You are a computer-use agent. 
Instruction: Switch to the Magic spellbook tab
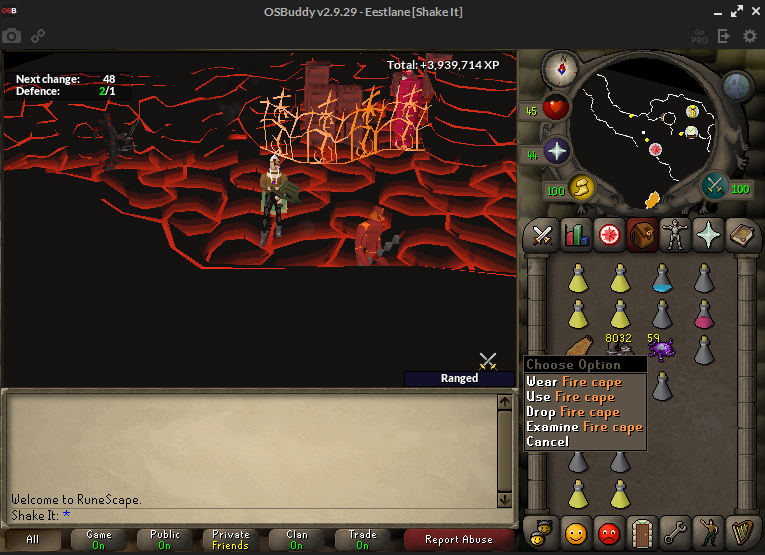point(740,235)
